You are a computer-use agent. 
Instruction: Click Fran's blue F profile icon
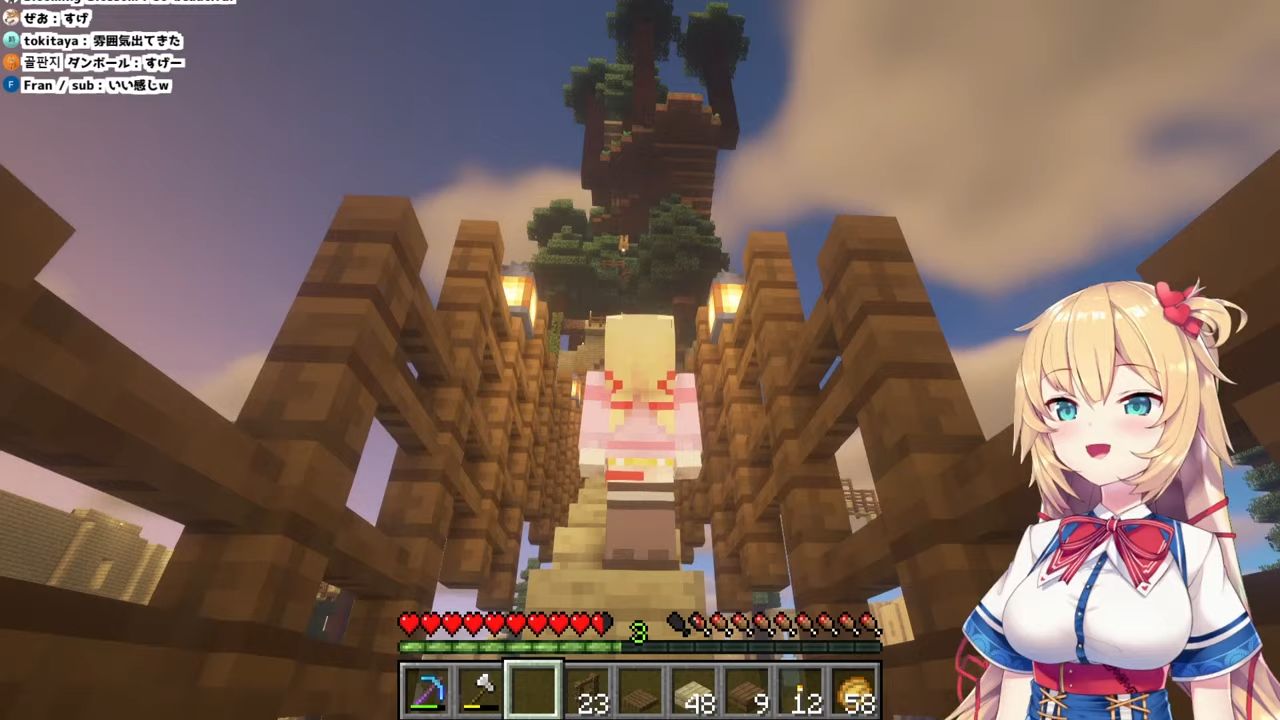[10, 85]
